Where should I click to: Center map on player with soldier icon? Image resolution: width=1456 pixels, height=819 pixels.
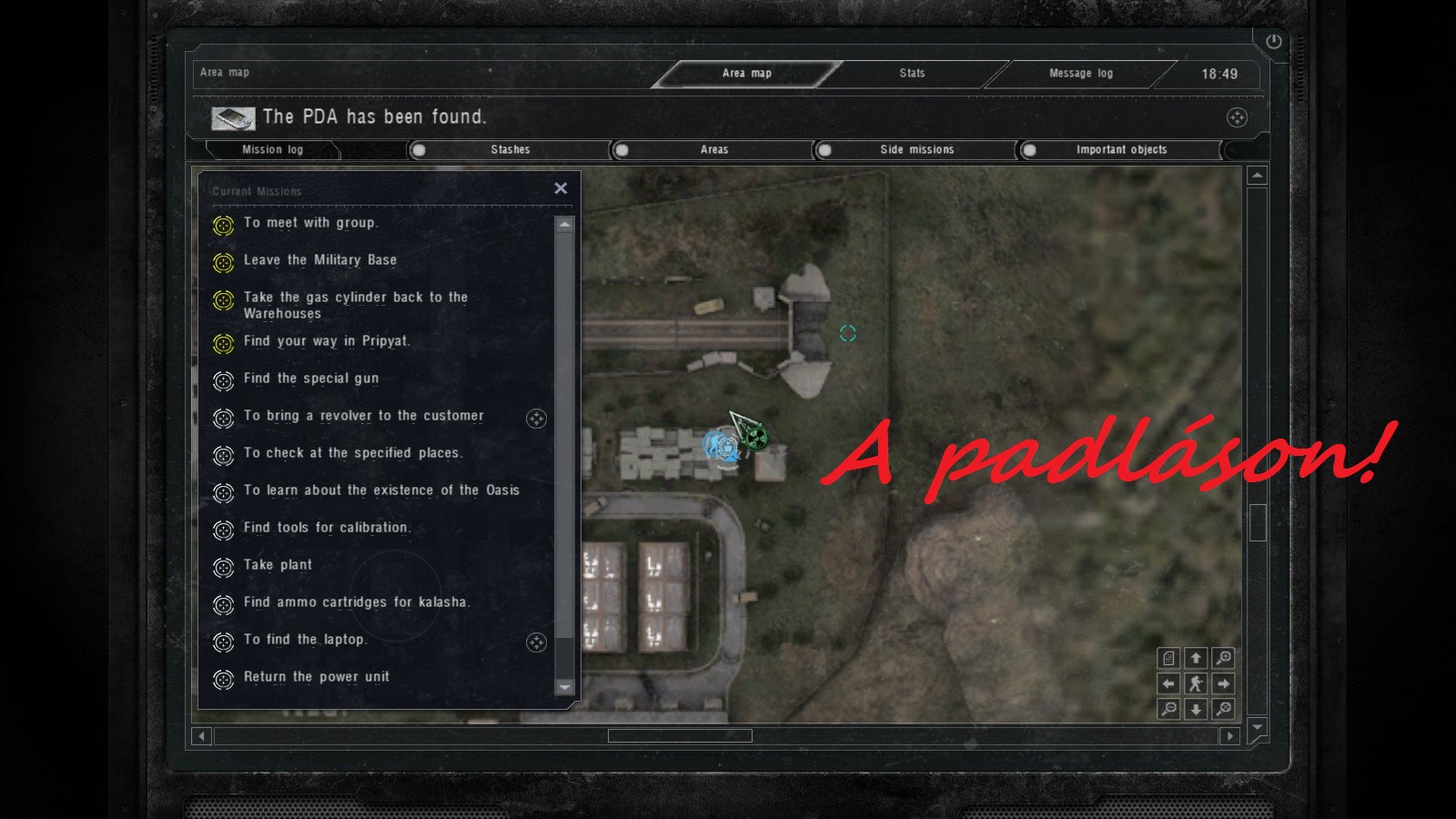tap(1196, 683)
